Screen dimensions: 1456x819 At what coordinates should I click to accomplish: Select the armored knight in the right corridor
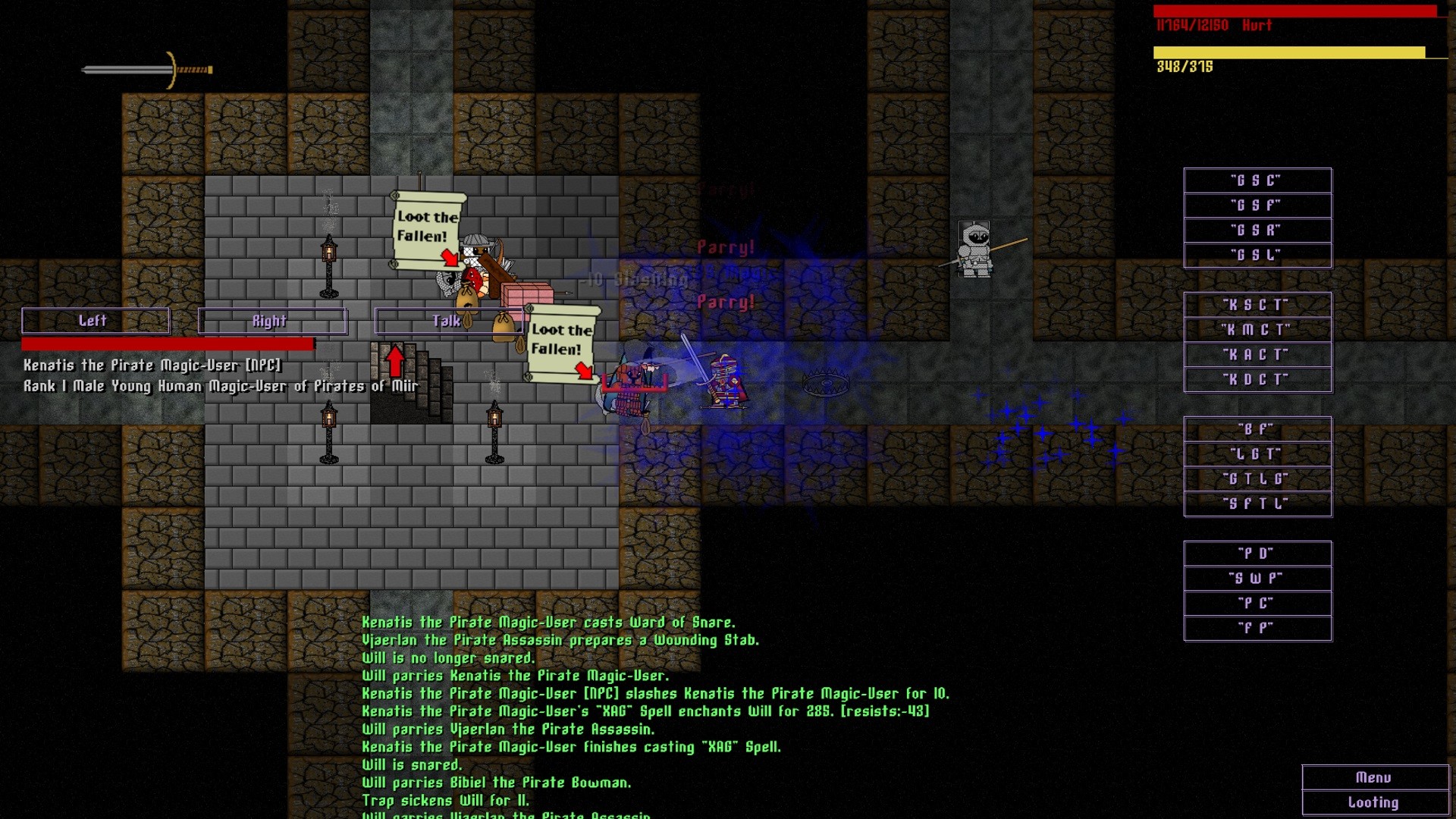coord(974,250)
